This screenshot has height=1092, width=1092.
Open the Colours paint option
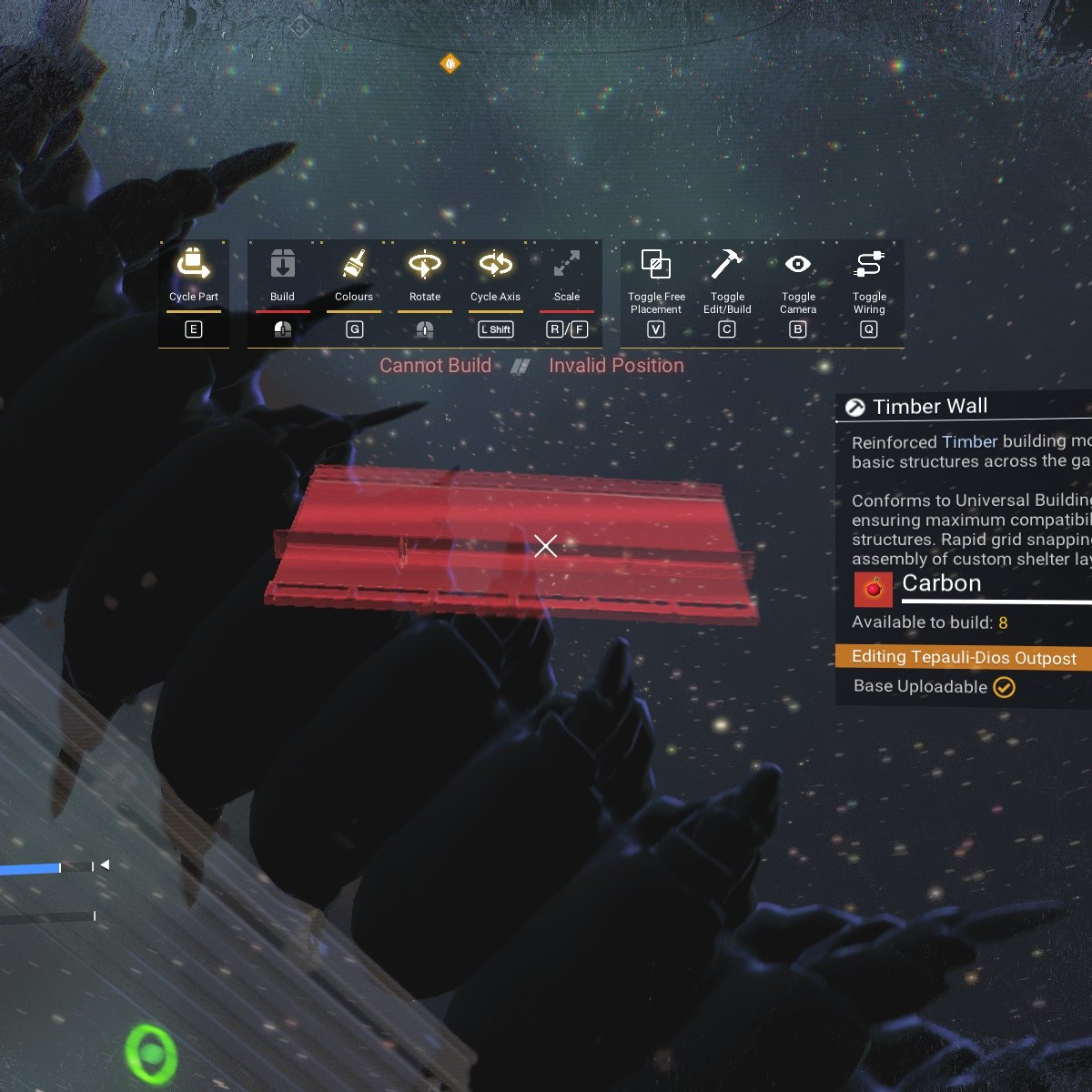[354, 265]
